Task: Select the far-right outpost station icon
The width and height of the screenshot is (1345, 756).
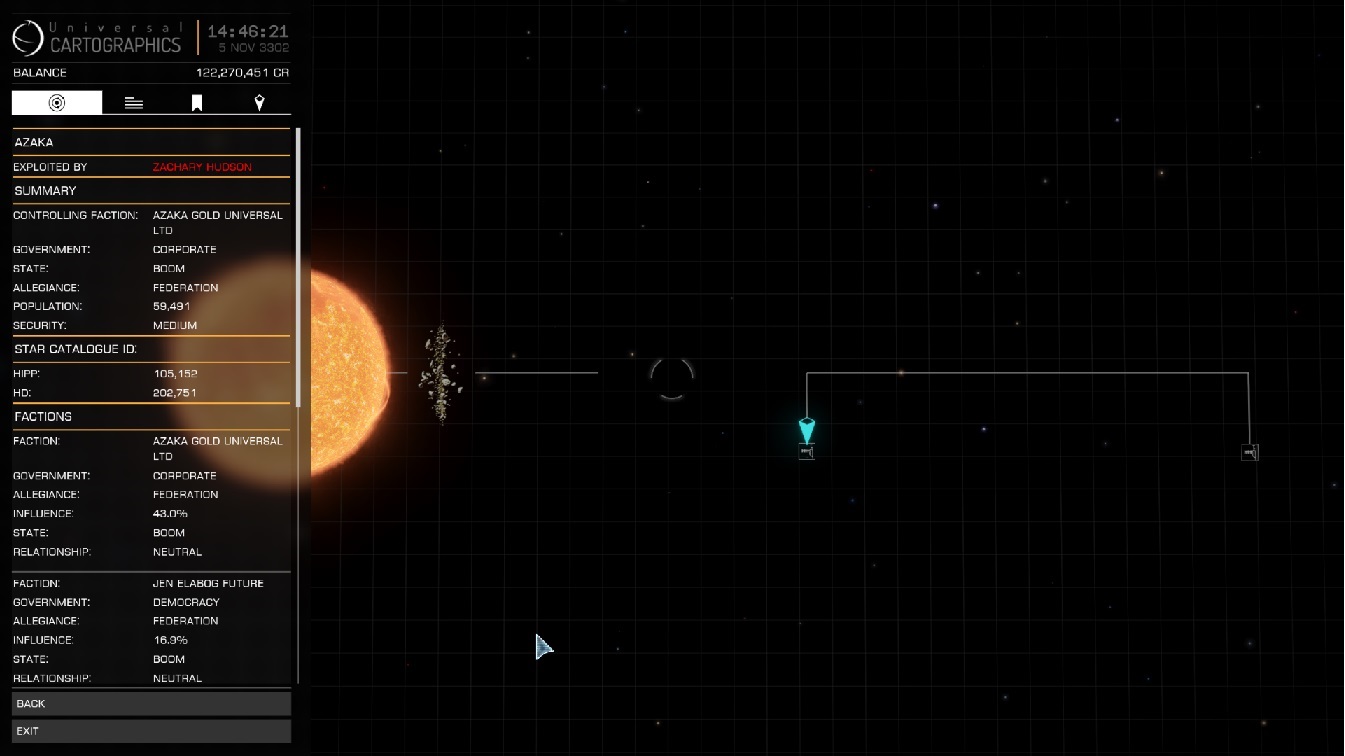Action: tap(1249, 451)
